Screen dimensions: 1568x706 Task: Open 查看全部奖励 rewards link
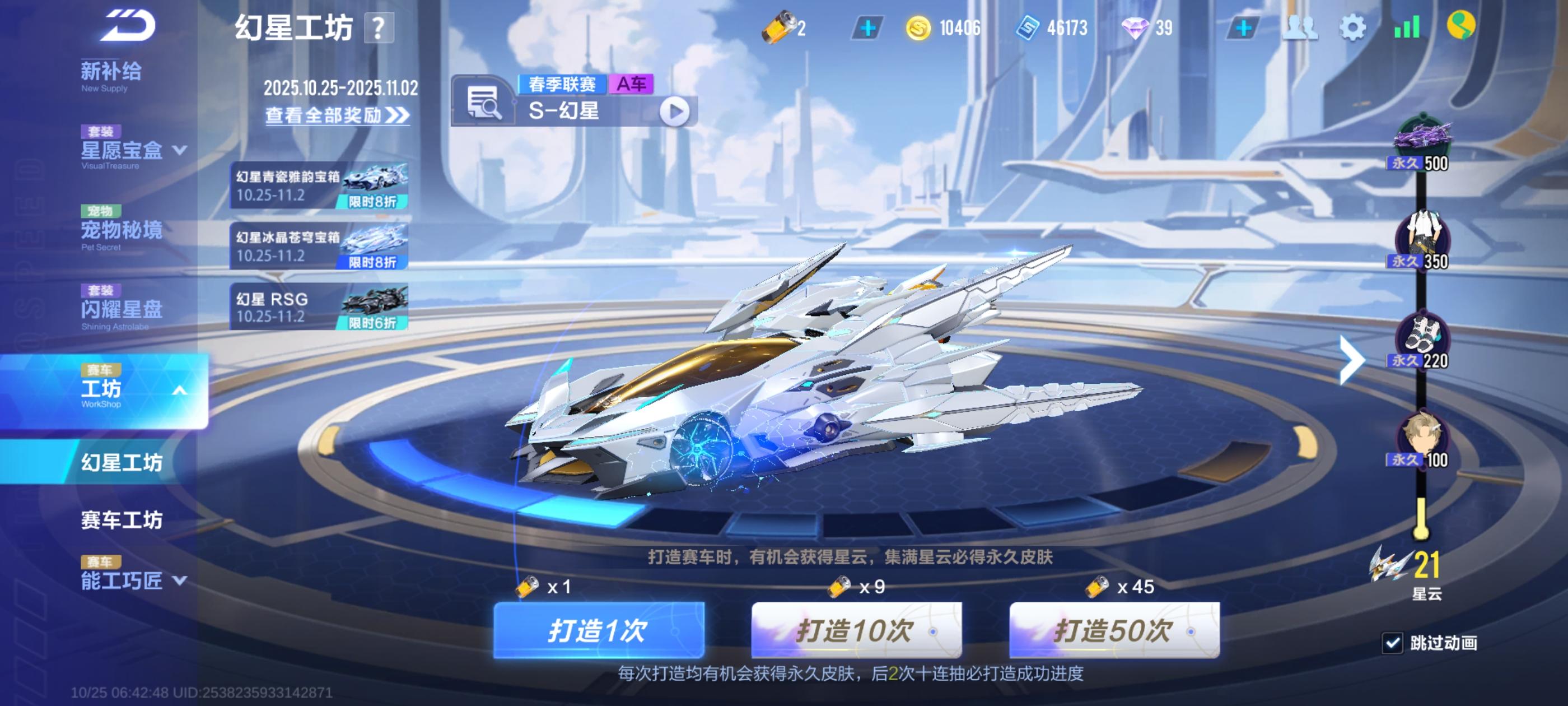pos(334,116)
